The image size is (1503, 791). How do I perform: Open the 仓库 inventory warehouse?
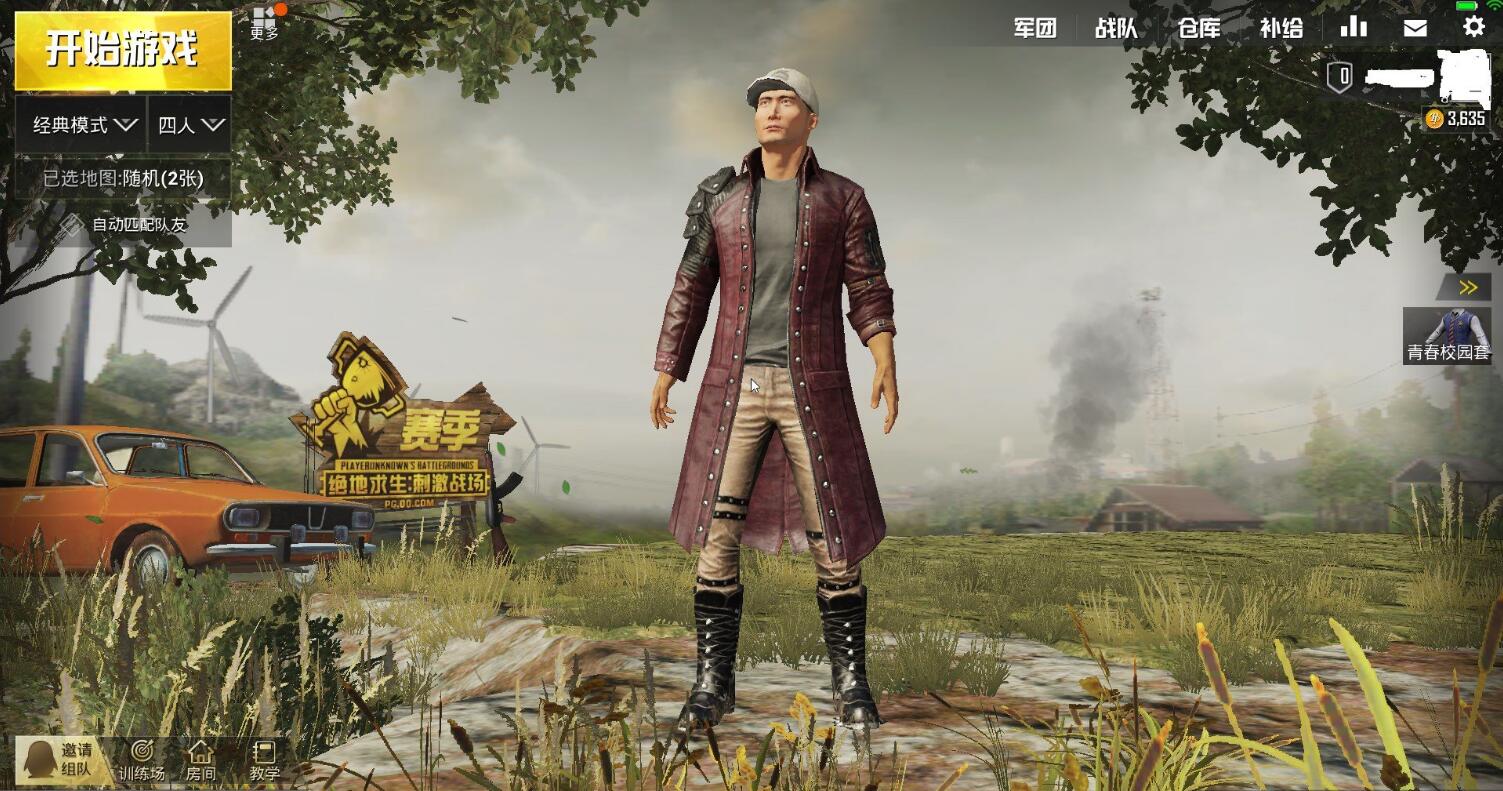(x=1199, y=28)
